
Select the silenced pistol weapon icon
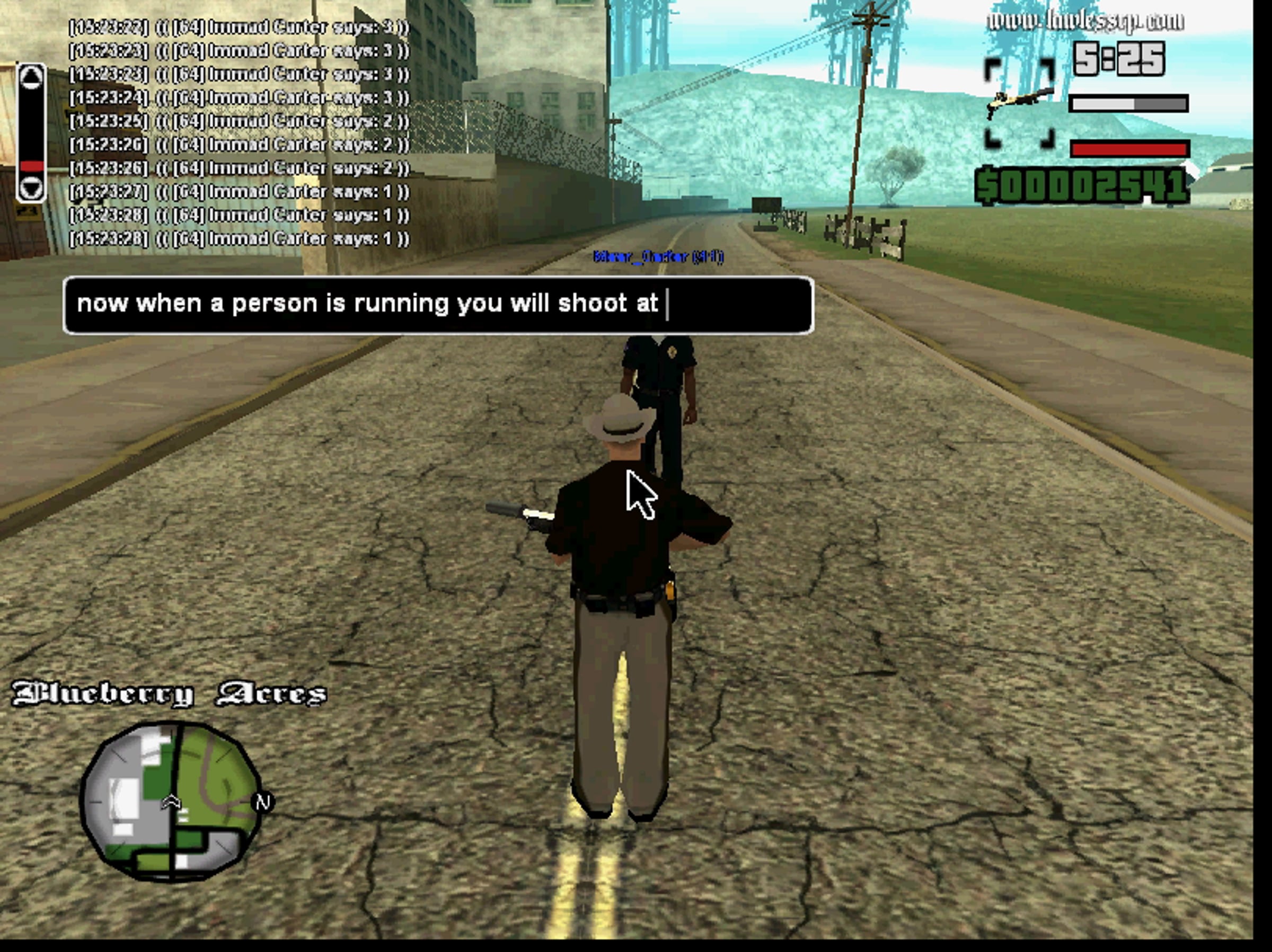pyautogui.click(x=1020, y=103)
